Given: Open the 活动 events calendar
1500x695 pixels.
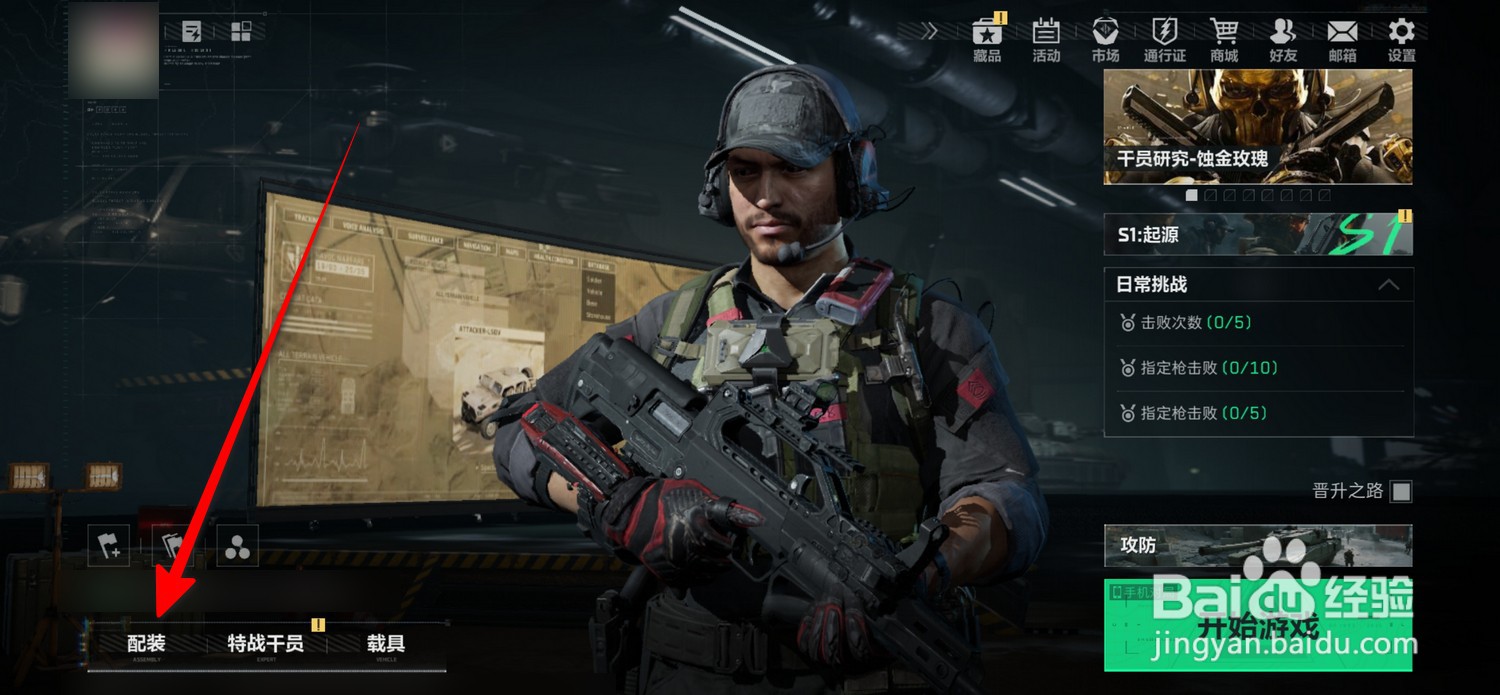Looking at the screenshot, I should (1046, 40).
